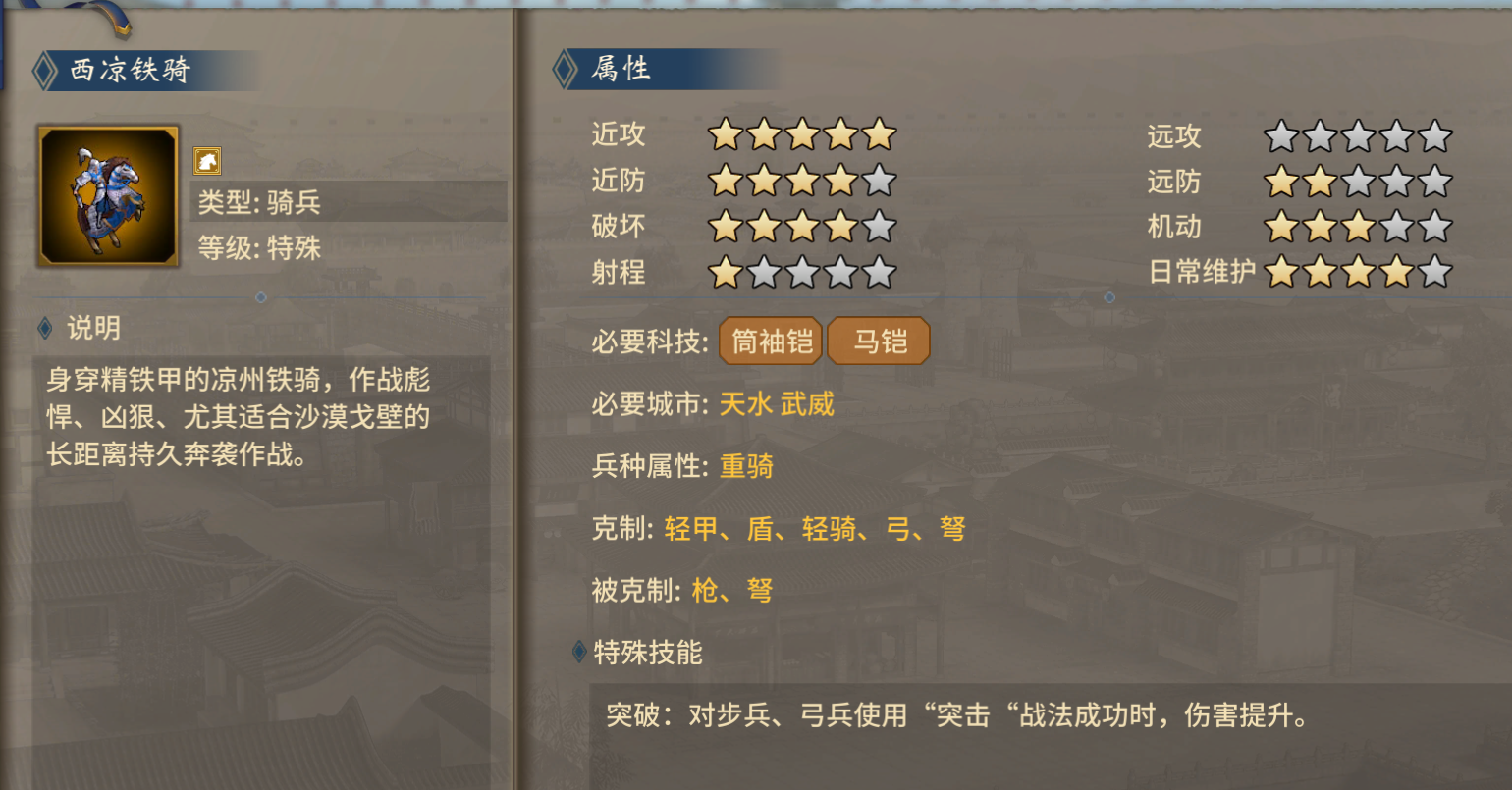This screenshot has width=1512, height=790.
Task: Click the 筒袖铠 technology badge
Action: point(770,341)
